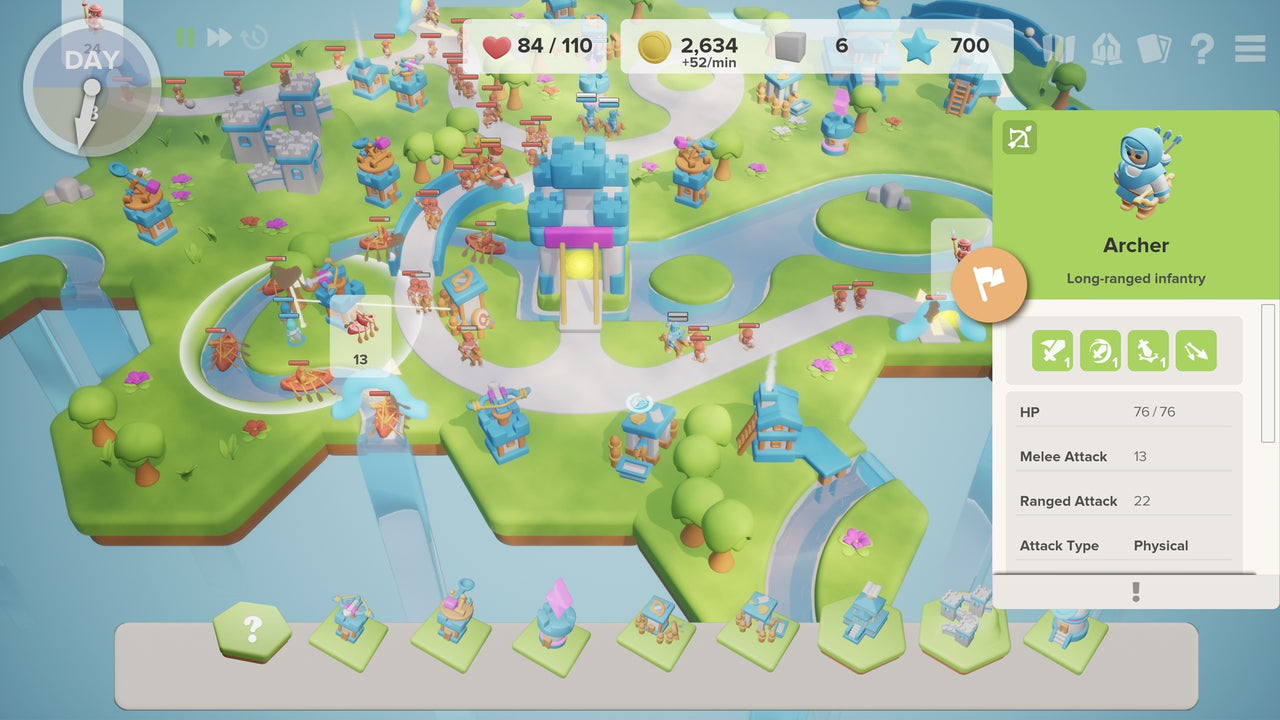
Task: Open the hamburger menu
Action: (x=1249, y=46)
